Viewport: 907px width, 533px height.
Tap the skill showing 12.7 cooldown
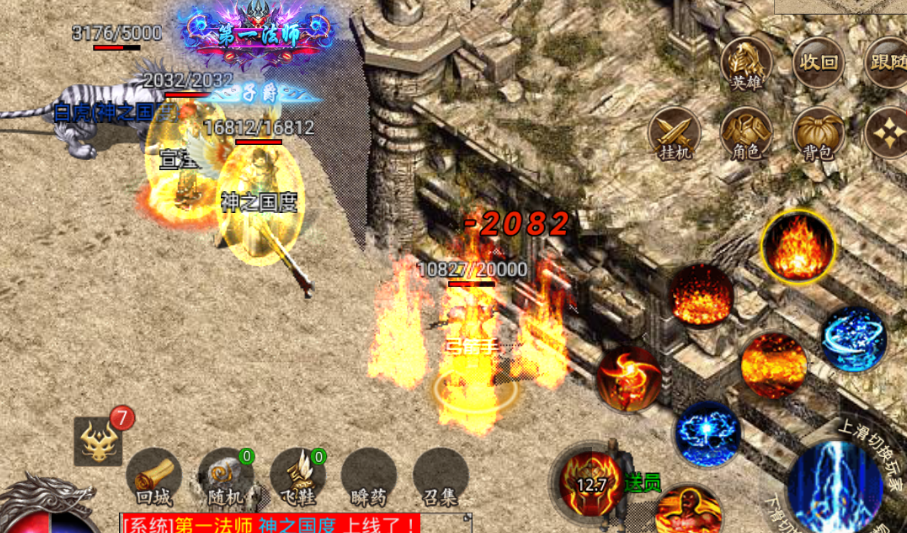(593, 481)
